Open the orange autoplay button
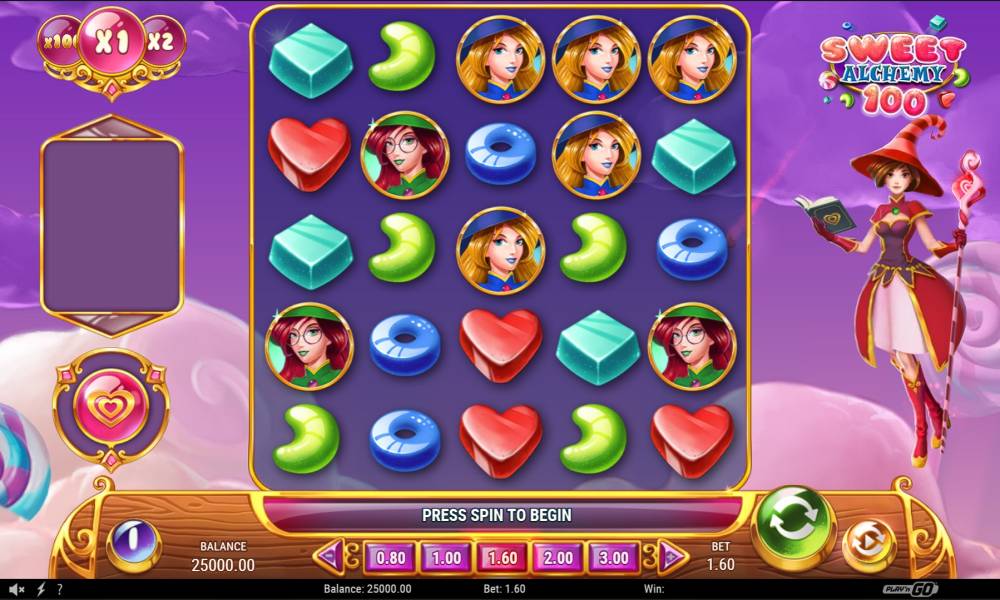 click(869, 545)
